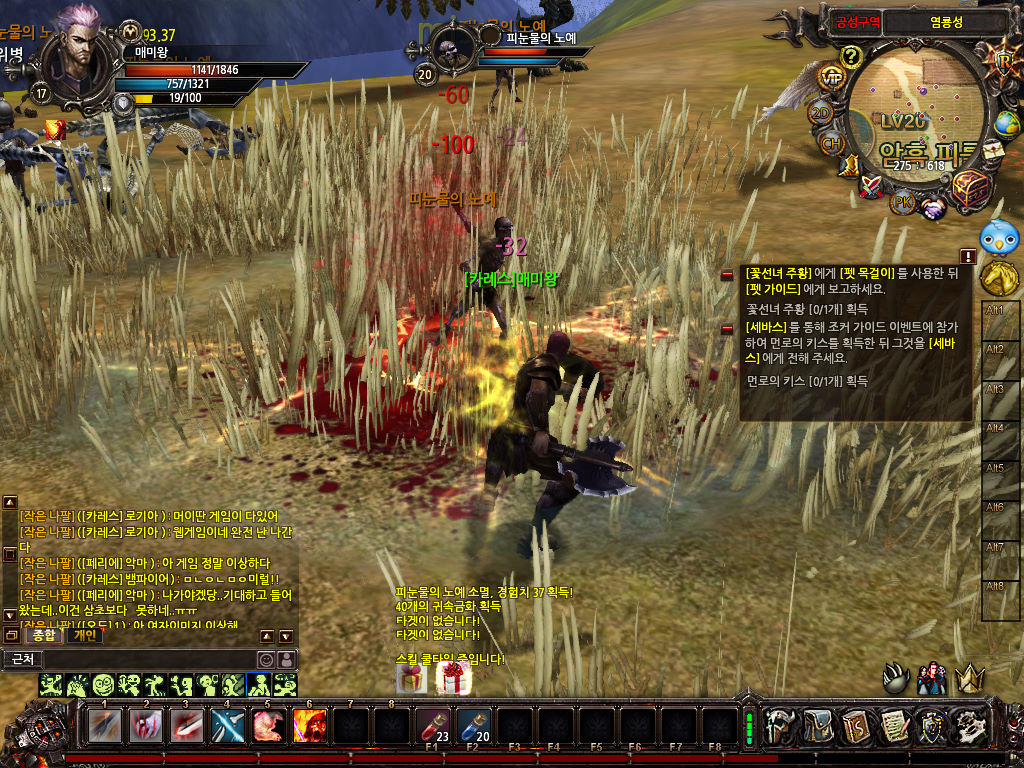The width and height of the screenshot is (1024, 768).
Task: Open the VIP menu icon
Action: coord(831,78)
